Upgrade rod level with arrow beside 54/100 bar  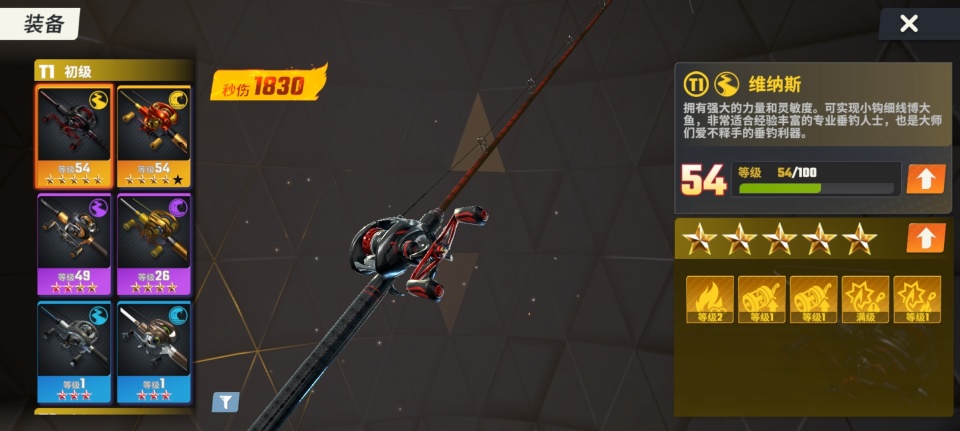925,179
